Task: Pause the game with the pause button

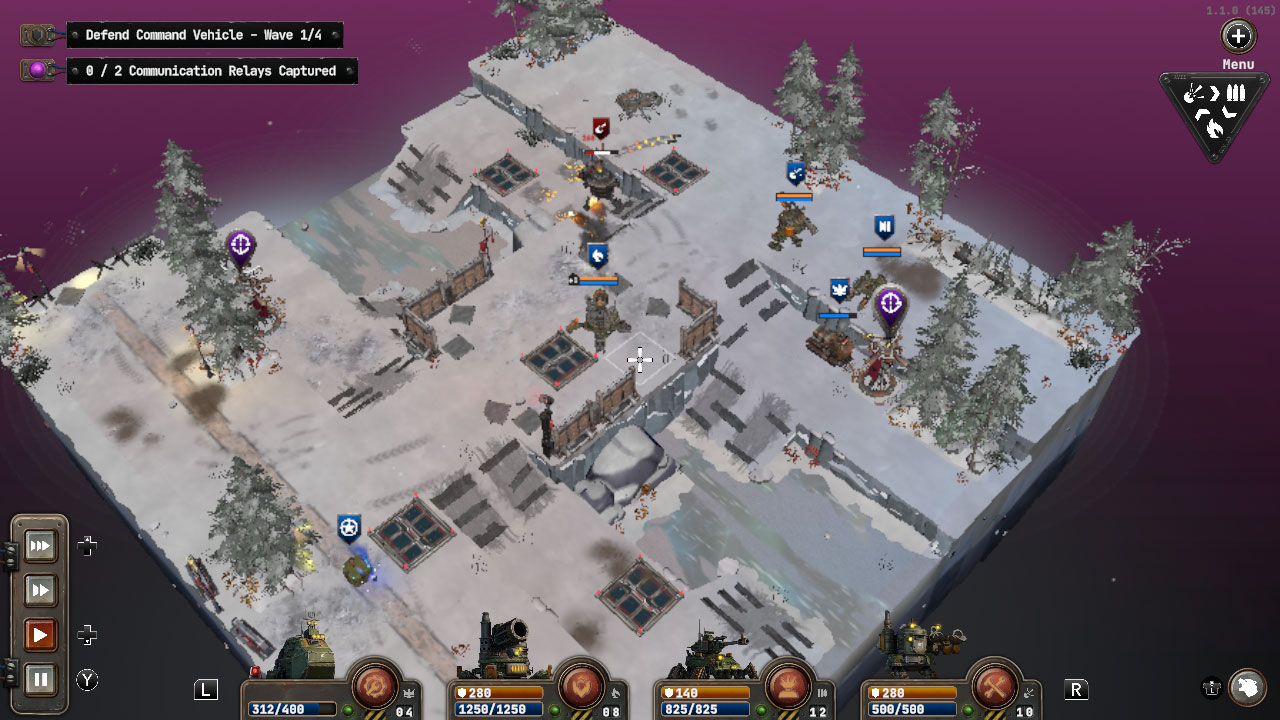Action: tap(41, 679)
